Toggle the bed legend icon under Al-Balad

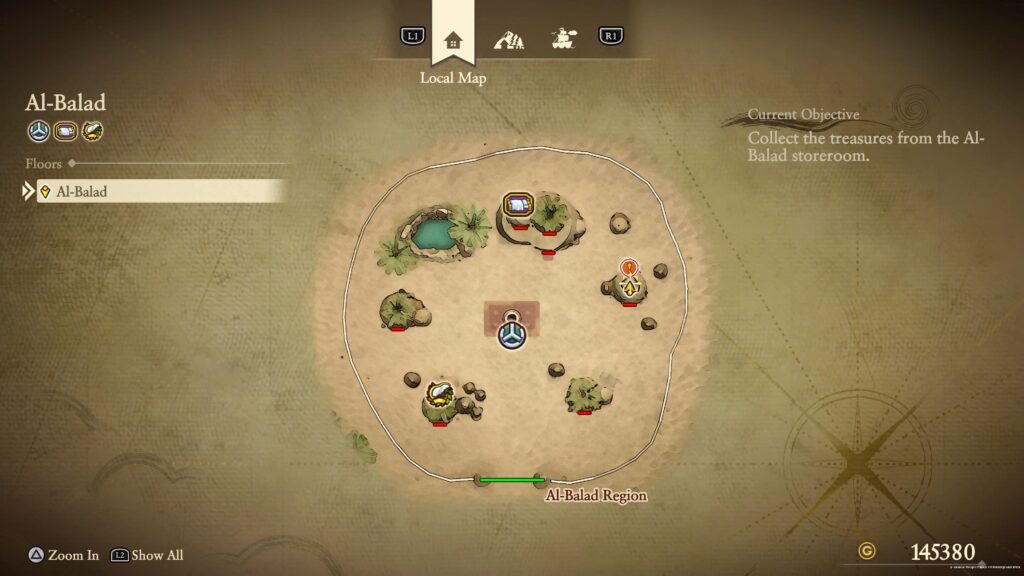pyautogui.click(x=65, y=130)
